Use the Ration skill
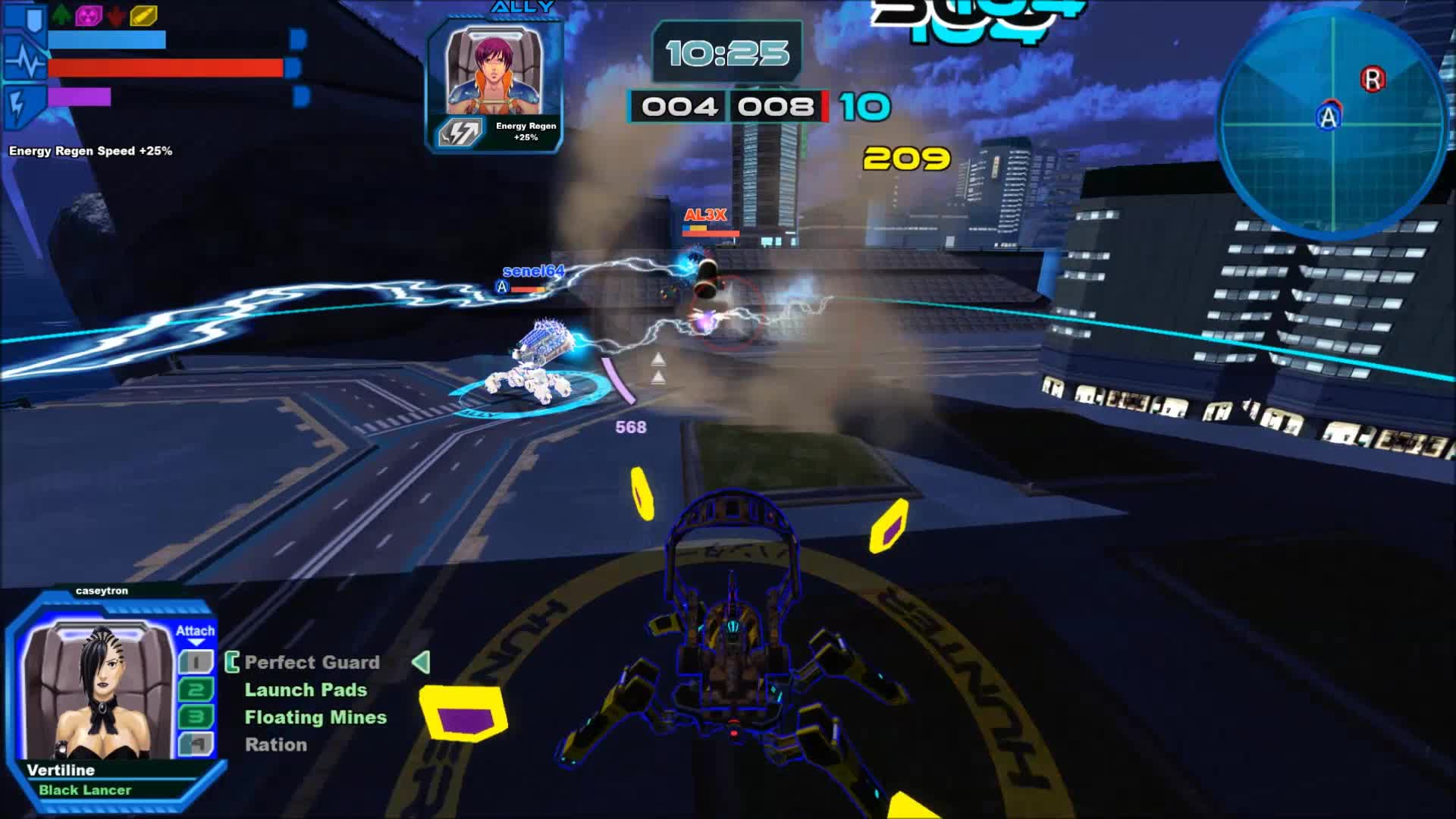 point(276,745)
